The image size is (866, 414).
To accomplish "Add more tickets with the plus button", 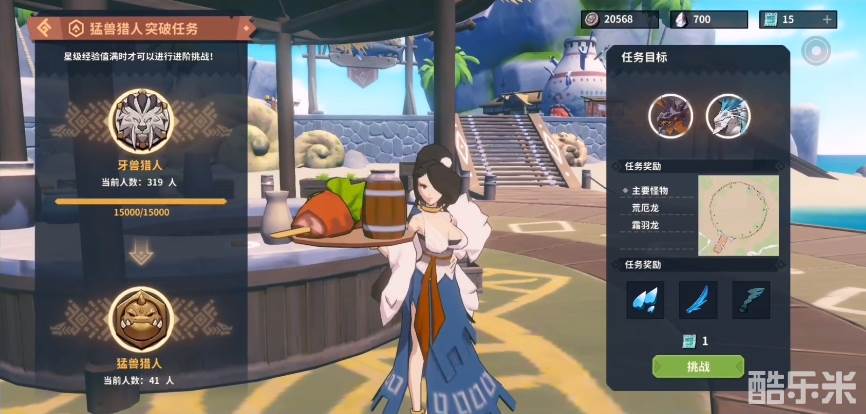I will (826, 19).
